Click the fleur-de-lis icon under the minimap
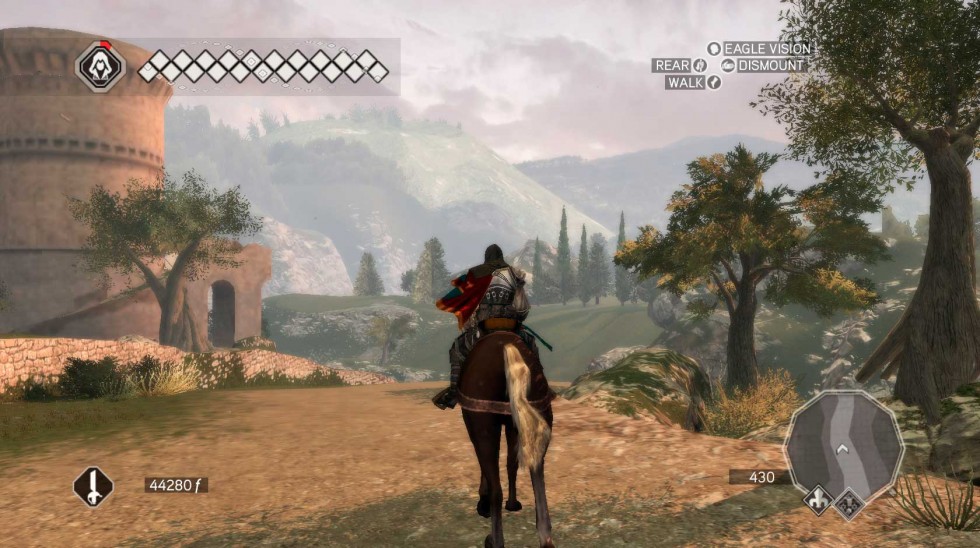This screenshot has width=980, height=548. (819, 500)
